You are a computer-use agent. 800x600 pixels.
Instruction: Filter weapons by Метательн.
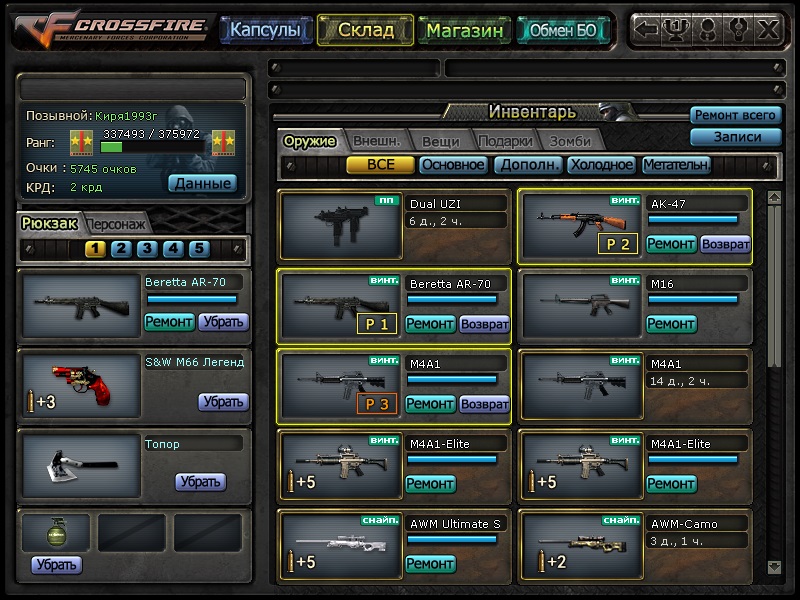tap(677, 165)
